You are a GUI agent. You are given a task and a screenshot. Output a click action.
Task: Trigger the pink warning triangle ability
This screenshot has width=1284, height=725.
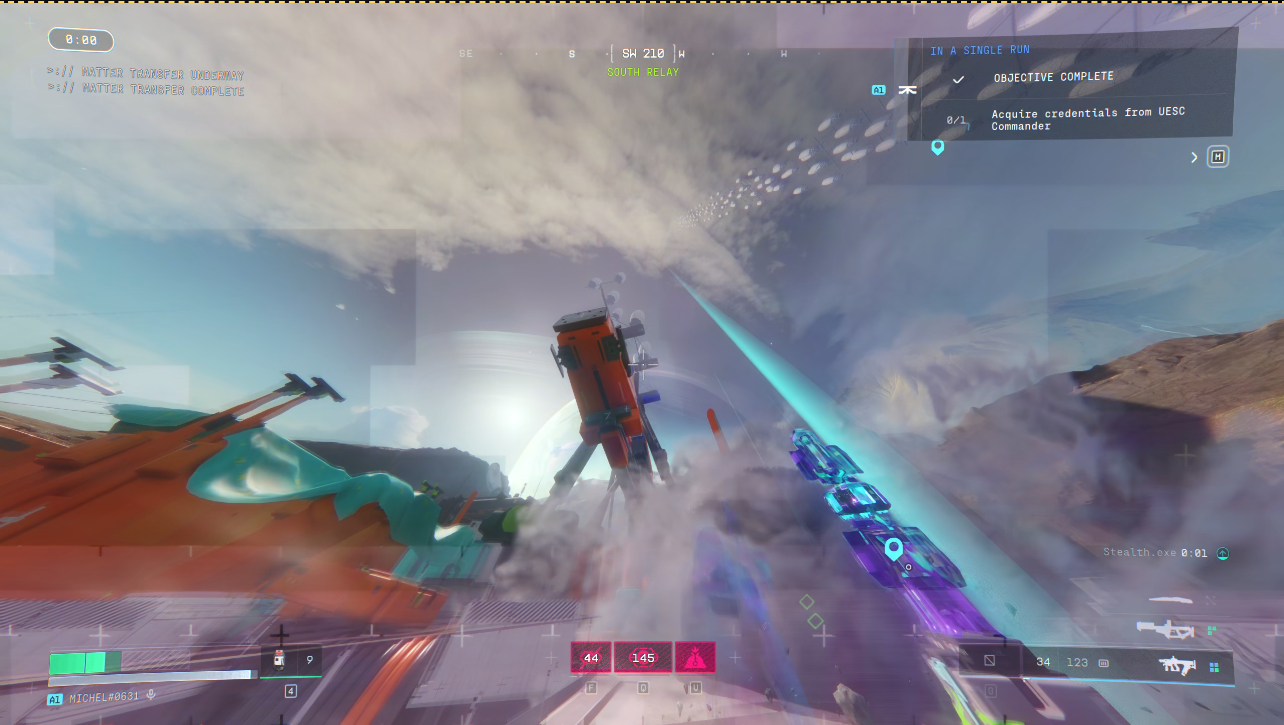pos(695,657)
